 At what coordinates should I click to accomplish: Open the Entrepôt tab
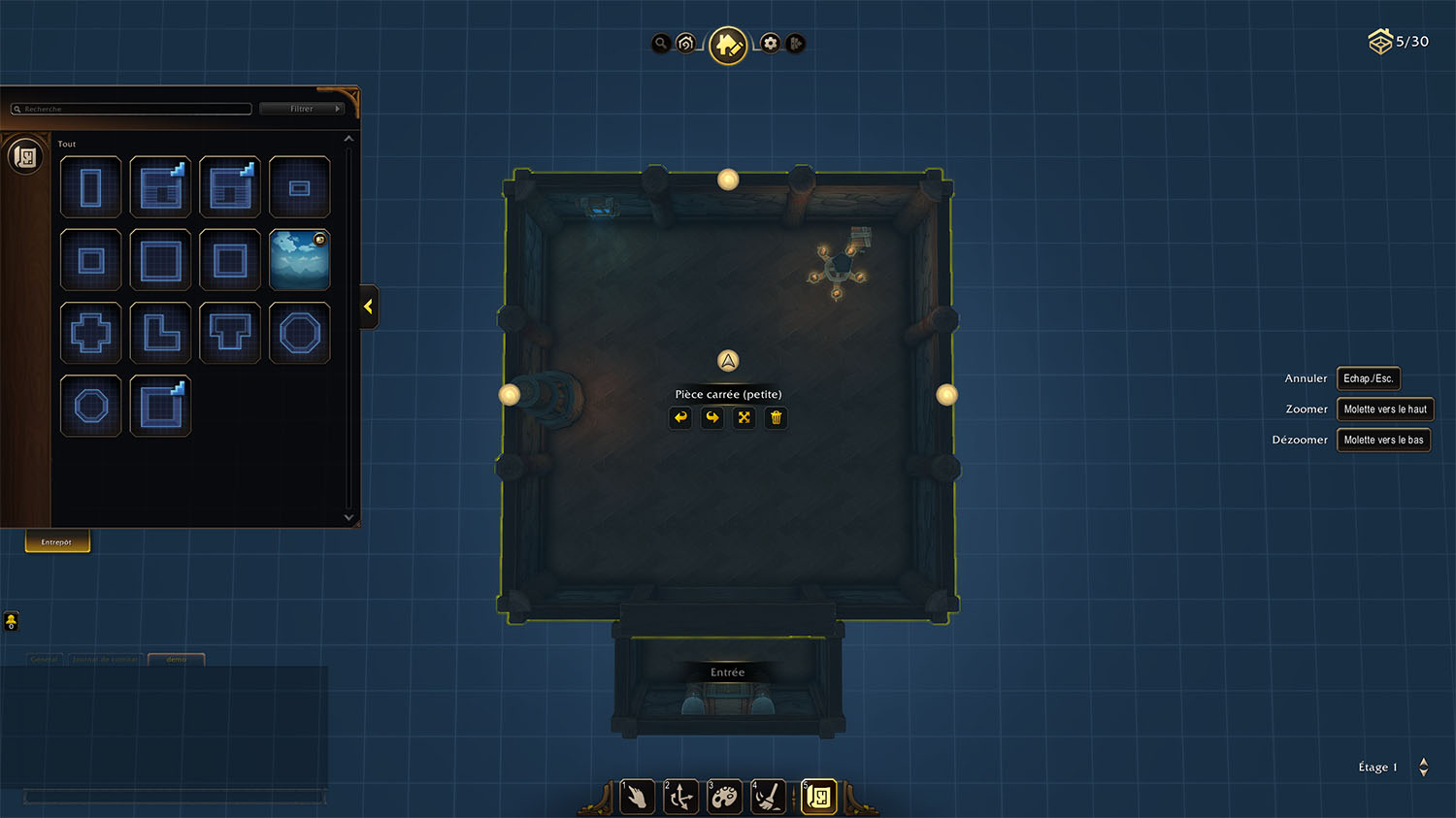tap(57, 541)
